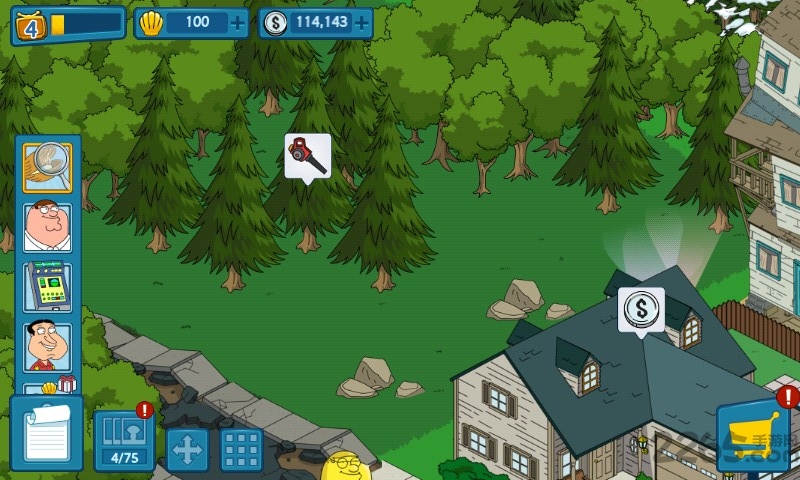800x480 pixels.
Task: Select the magnifying glass quest icon
Action: tap(48, 166)
